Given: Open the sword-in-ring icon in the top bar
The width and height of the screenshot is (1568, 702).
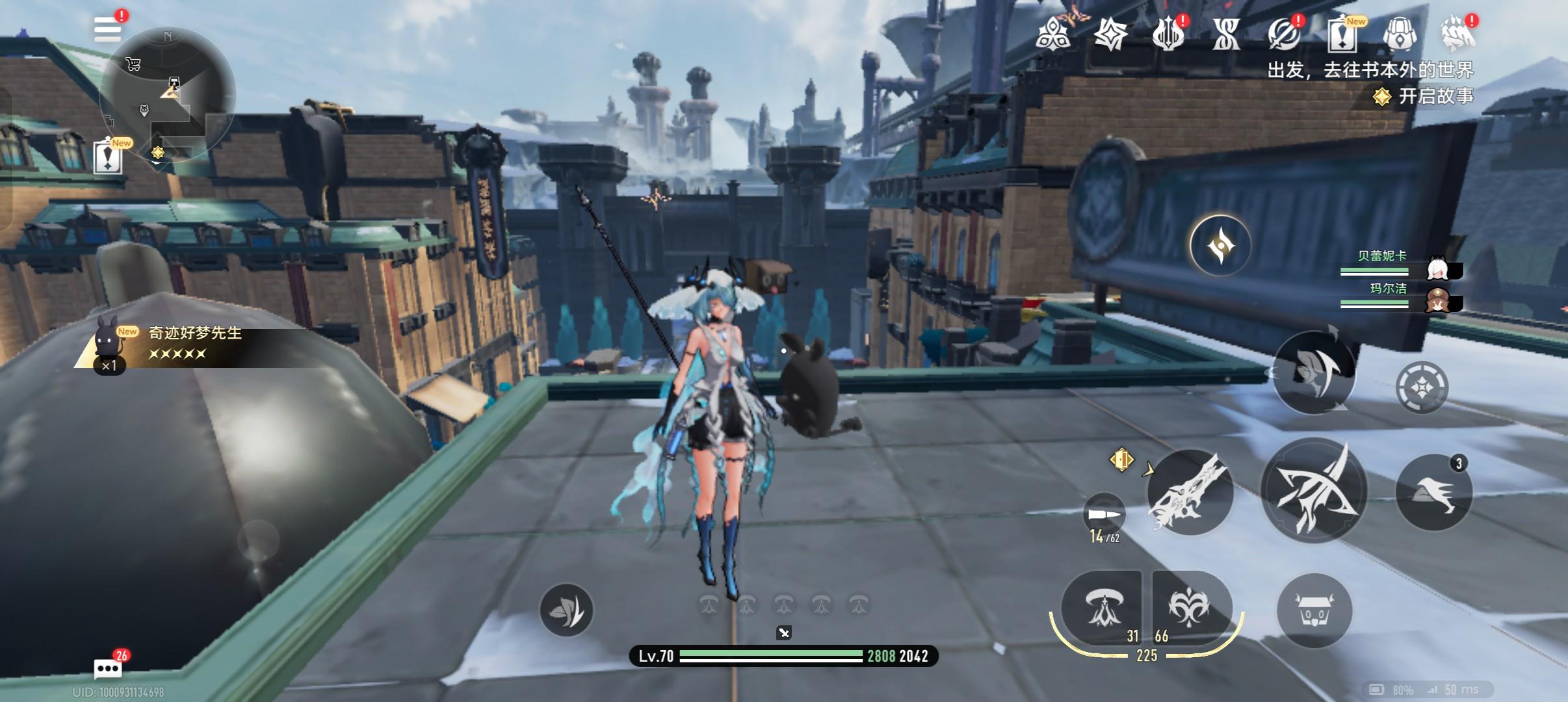Looking at the screenshot, I should pos(1284,34).
